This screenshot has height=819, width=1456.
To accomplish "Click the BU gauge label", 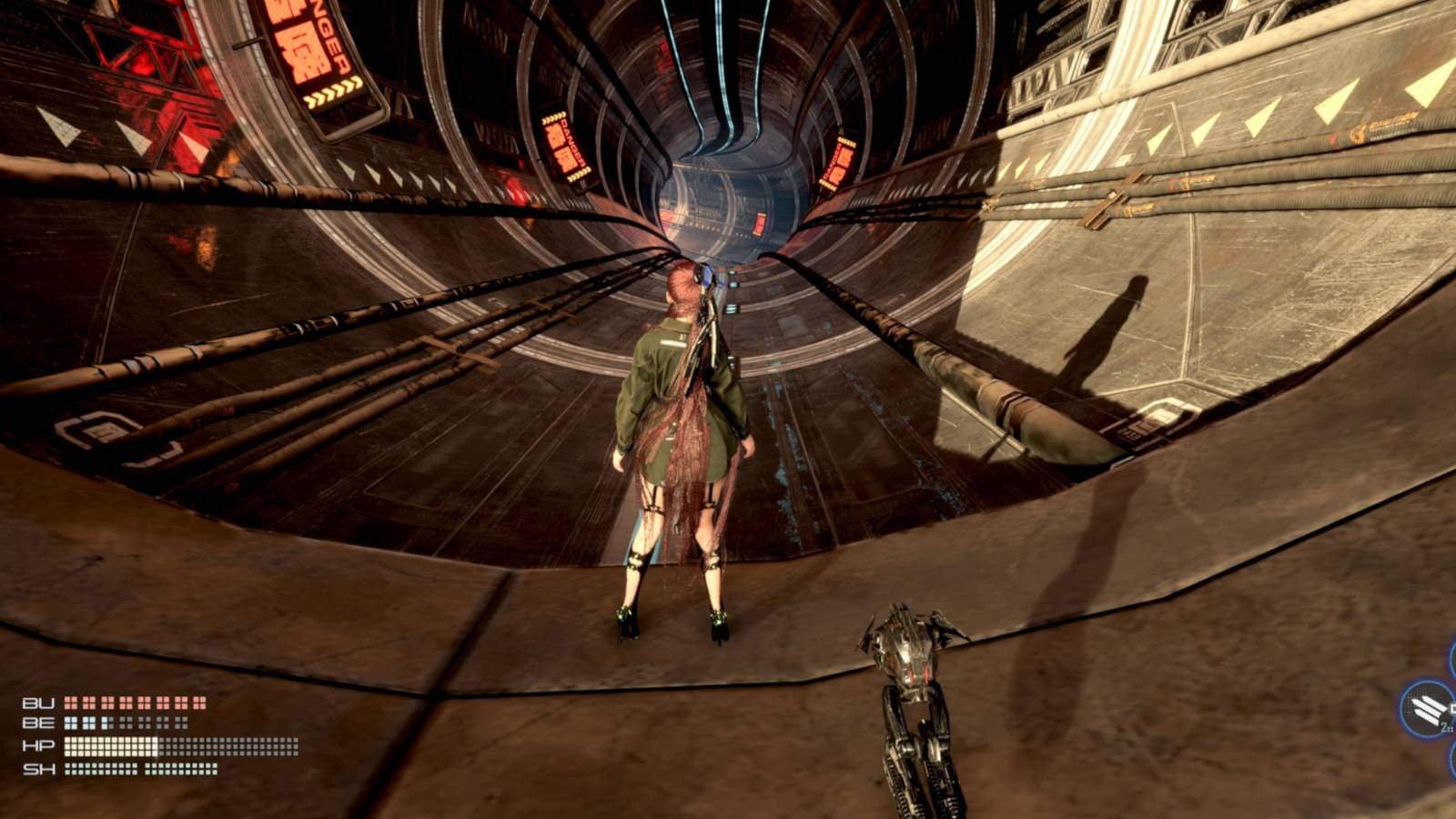I will 38,703.
